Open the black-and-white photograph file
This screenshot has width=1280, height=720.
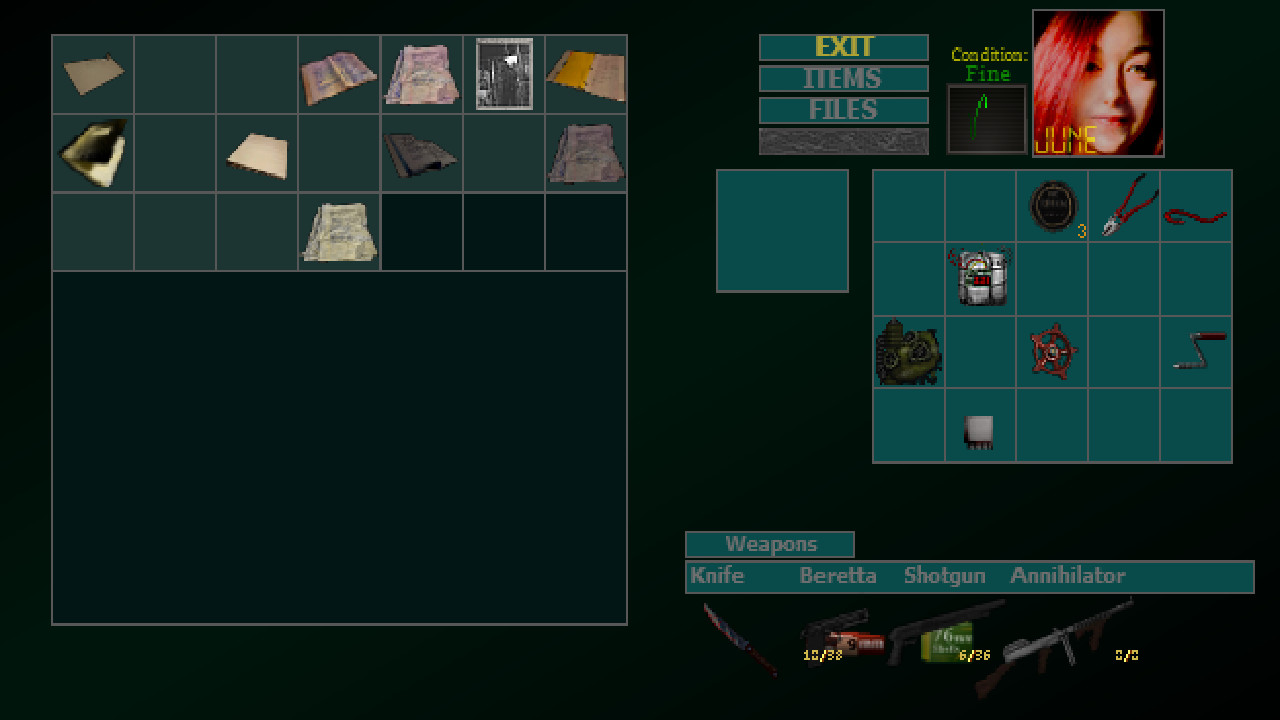[503, 73]
